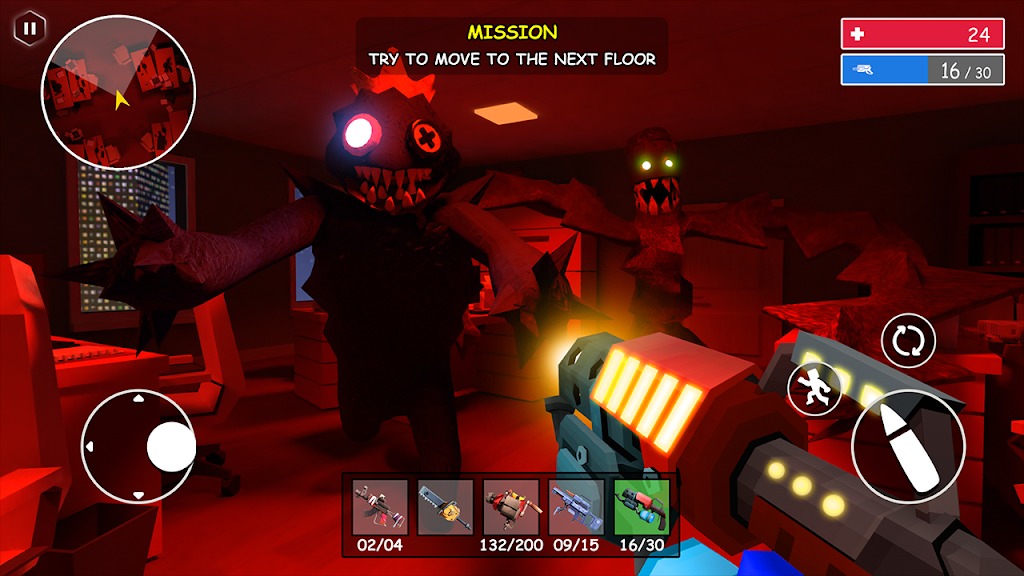This screenshot has height=576, width=1024.
Task: Activate the running figure sprint button
Action: tap(814, 388)
